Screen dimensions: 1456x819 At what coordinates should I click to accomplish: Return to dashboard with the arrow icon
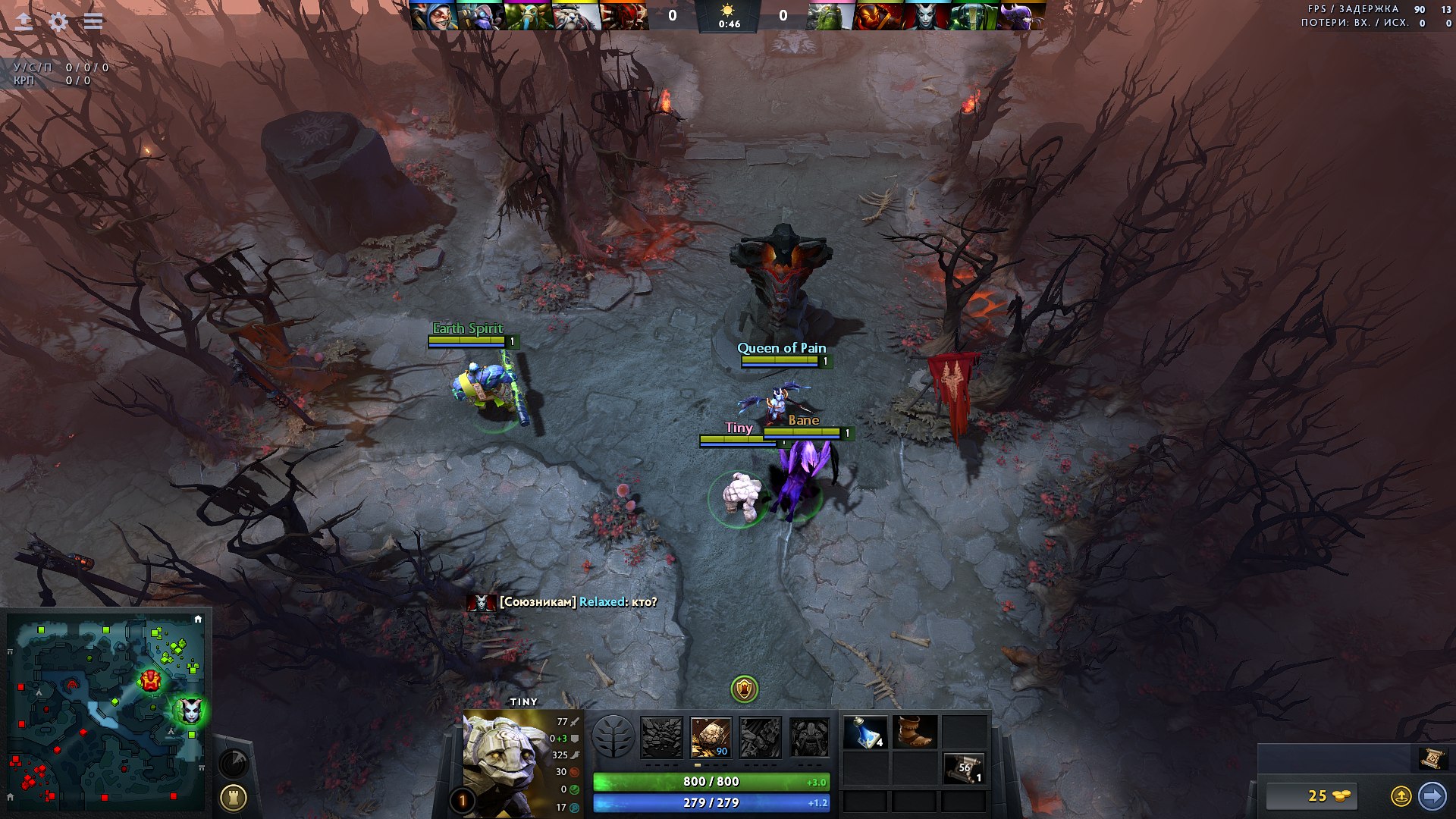pyautogui.click(x=24, y=21)
